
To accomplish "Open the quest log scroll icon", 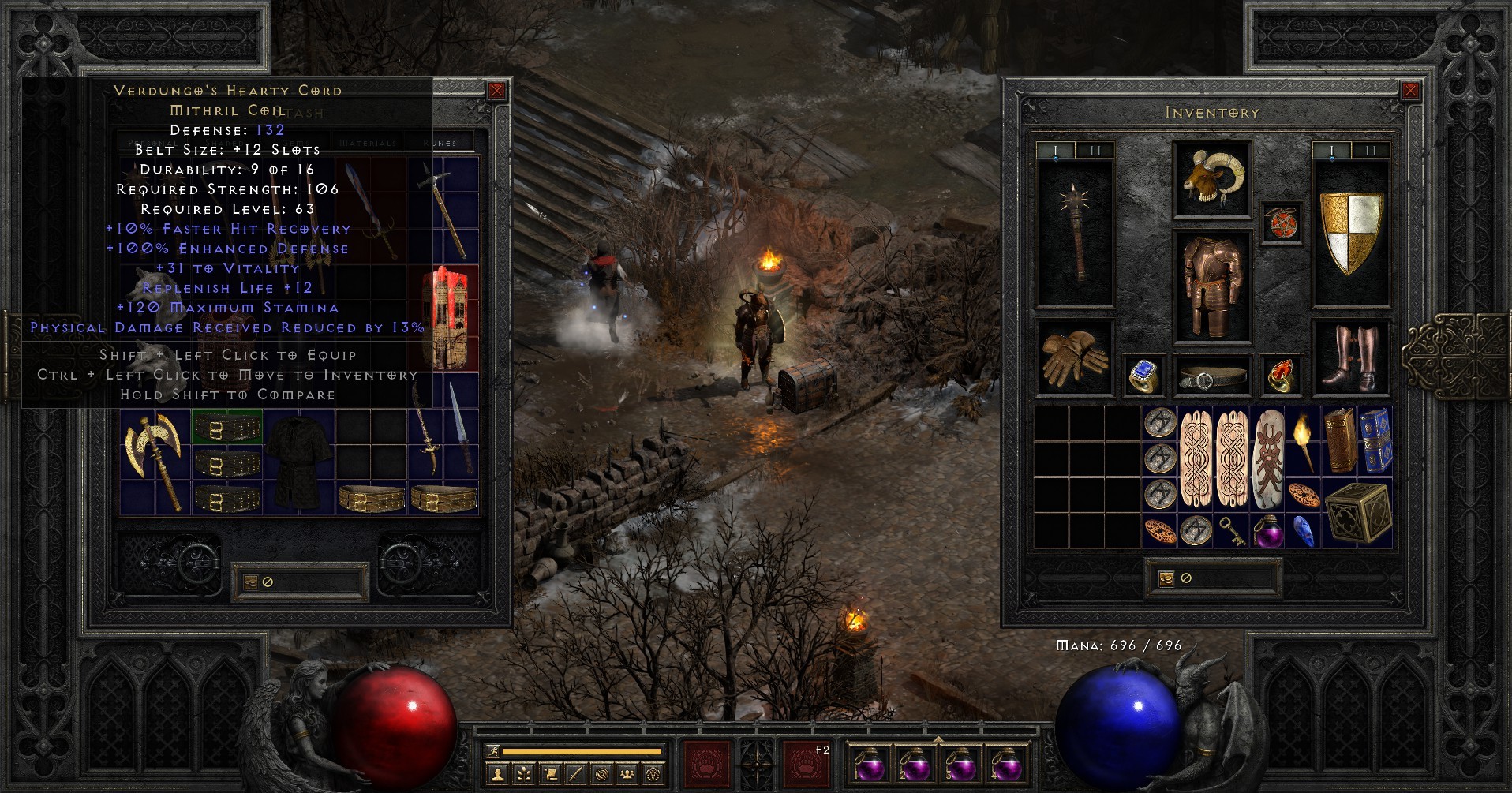I will 551,774.
